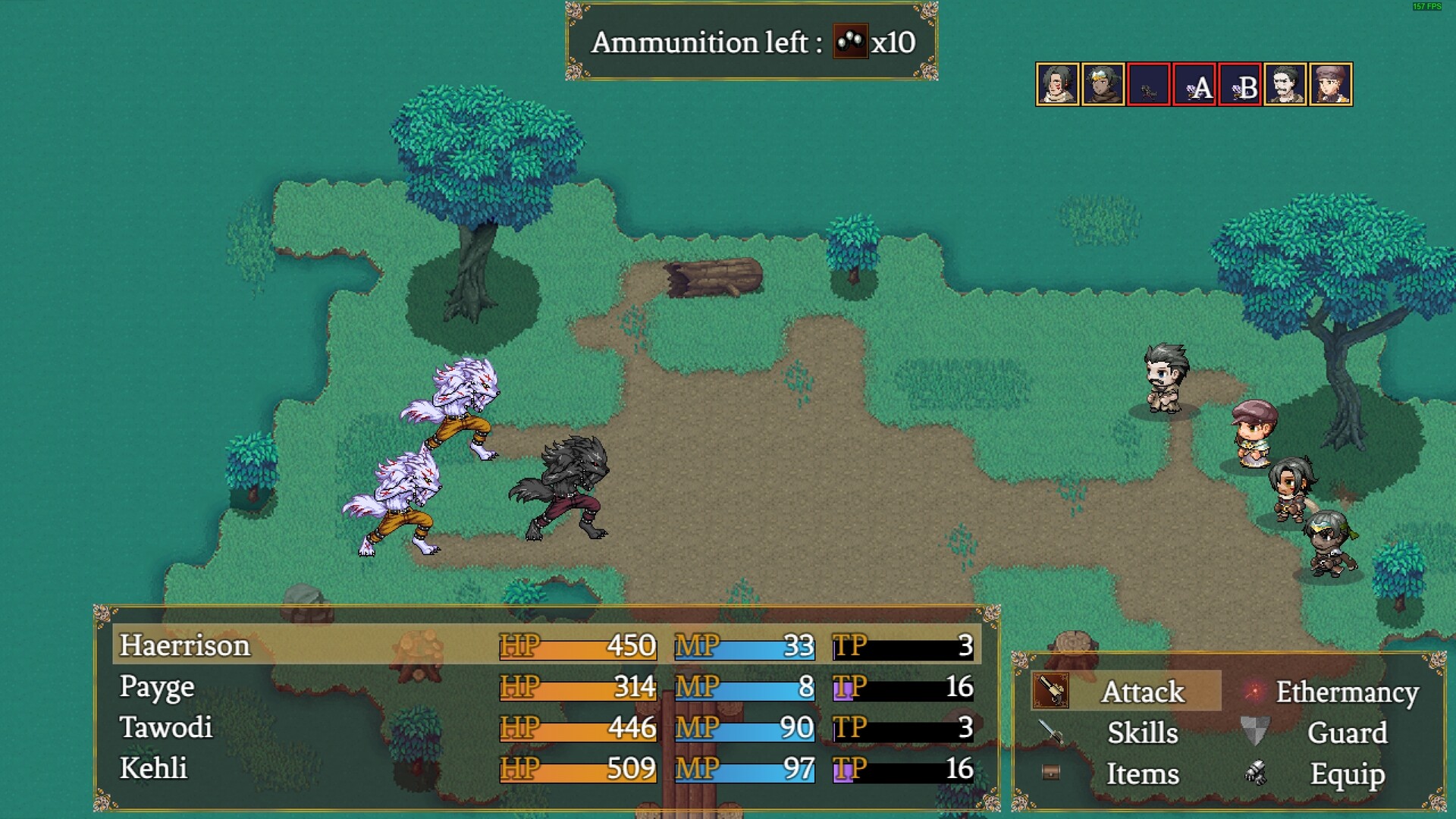This screenshot has height=819, width=1456.
Task: Choose the Attack command
Action: (x=1142, y=692)
